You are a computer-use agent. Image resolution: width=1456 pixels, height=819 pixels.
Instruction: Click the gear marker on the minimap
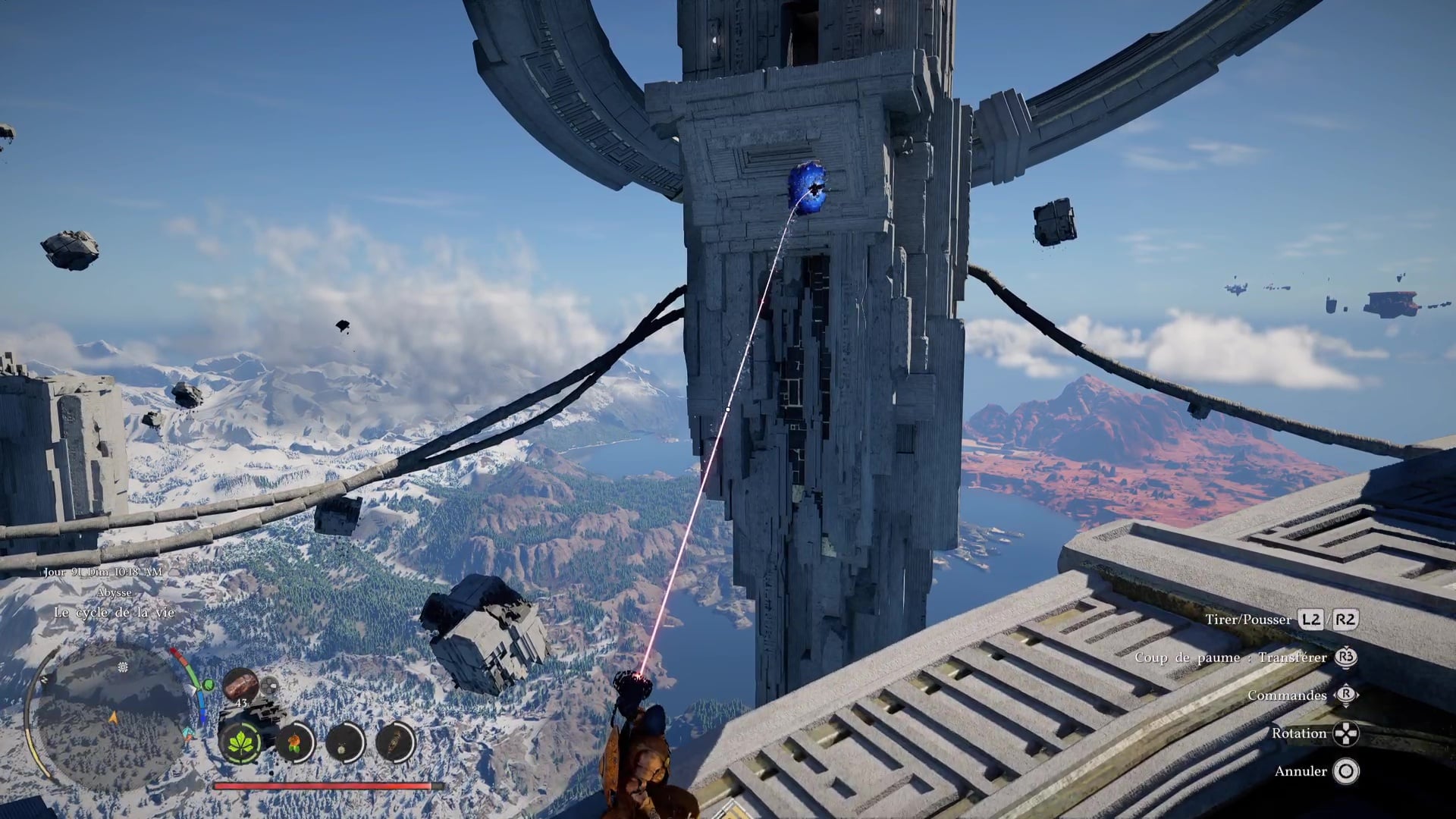coord(123,667)
